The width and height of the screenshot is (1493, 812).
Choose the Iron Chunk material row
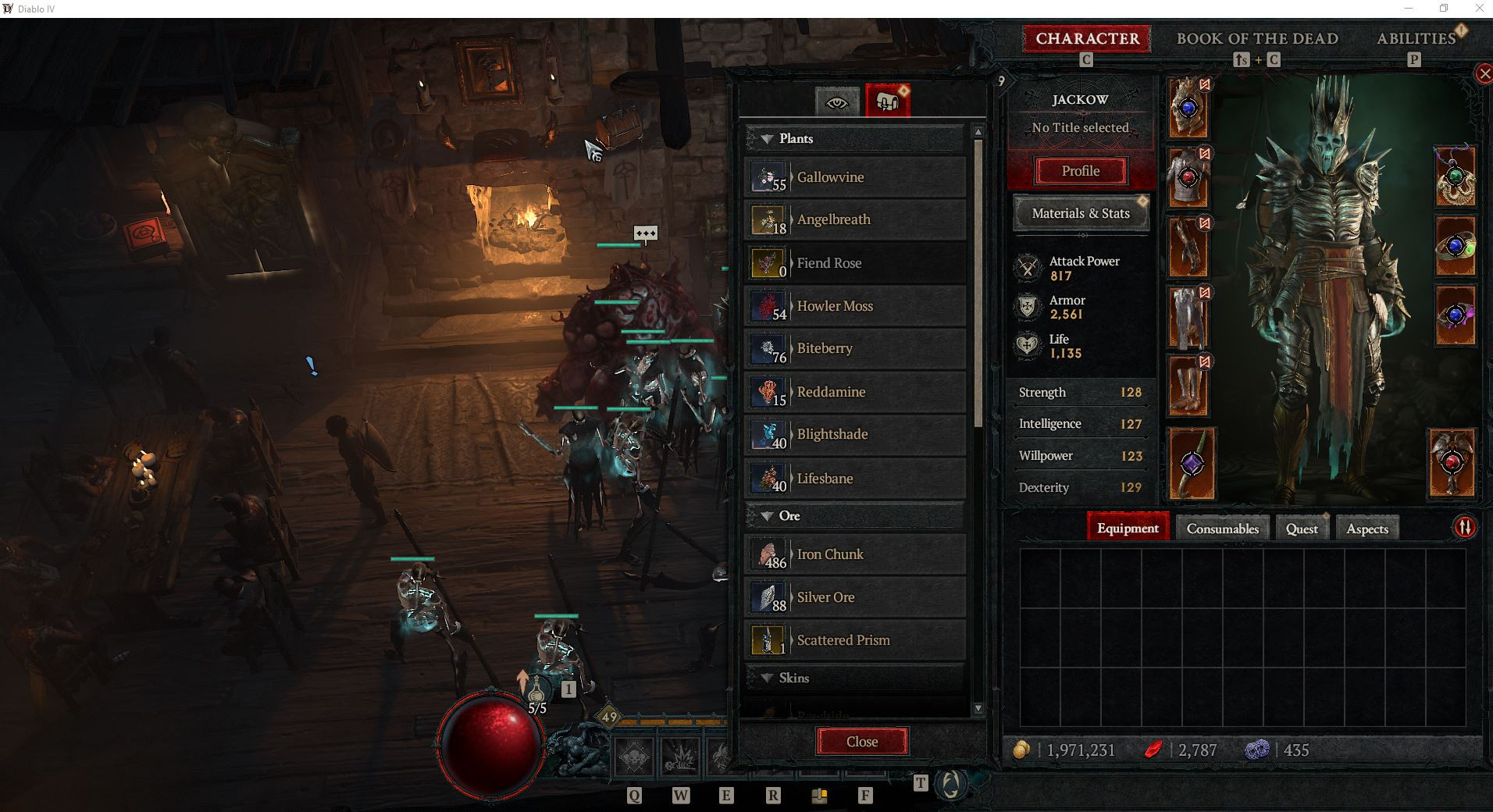coord(856,554)
